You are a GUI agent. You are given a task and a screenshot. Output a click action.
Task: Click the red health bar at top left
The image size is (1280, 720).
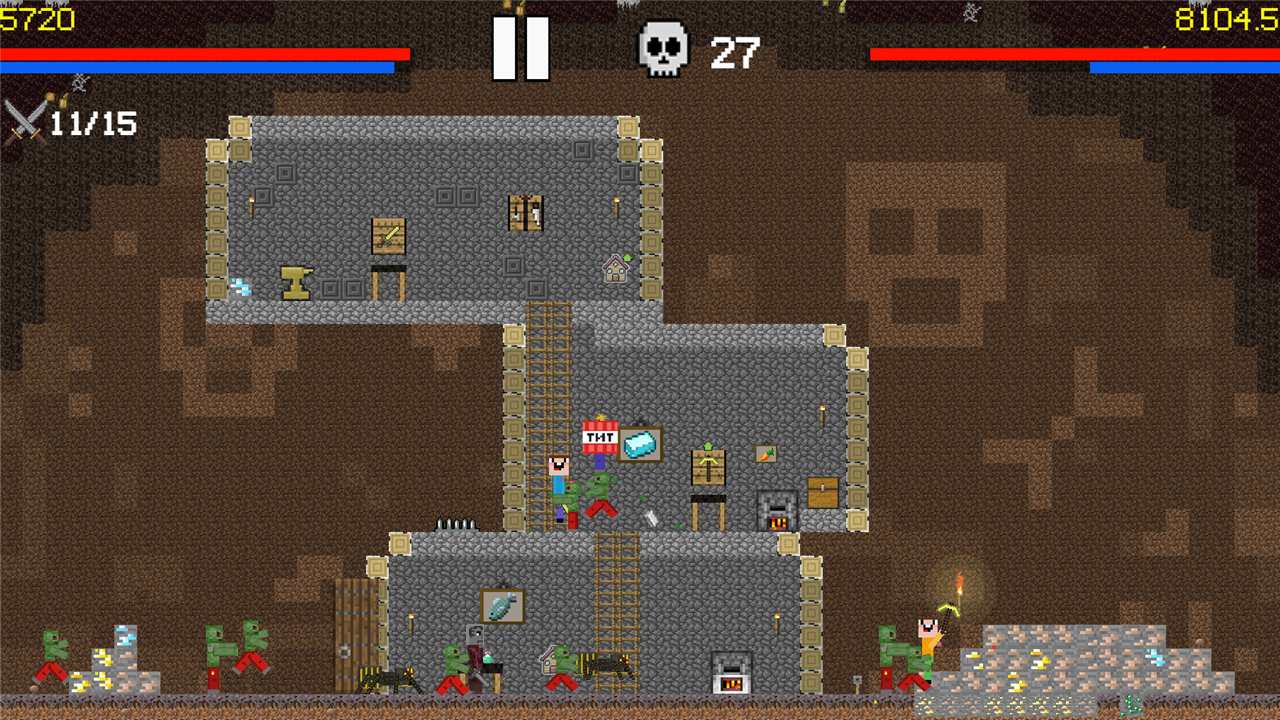[x=200, y=52]
